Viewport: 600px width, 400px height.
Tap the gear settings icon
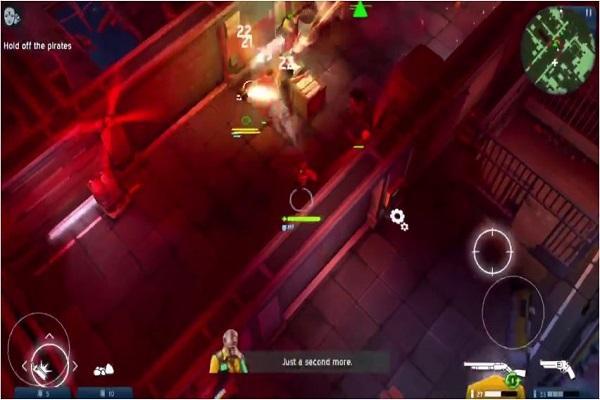tap(399, 218)
